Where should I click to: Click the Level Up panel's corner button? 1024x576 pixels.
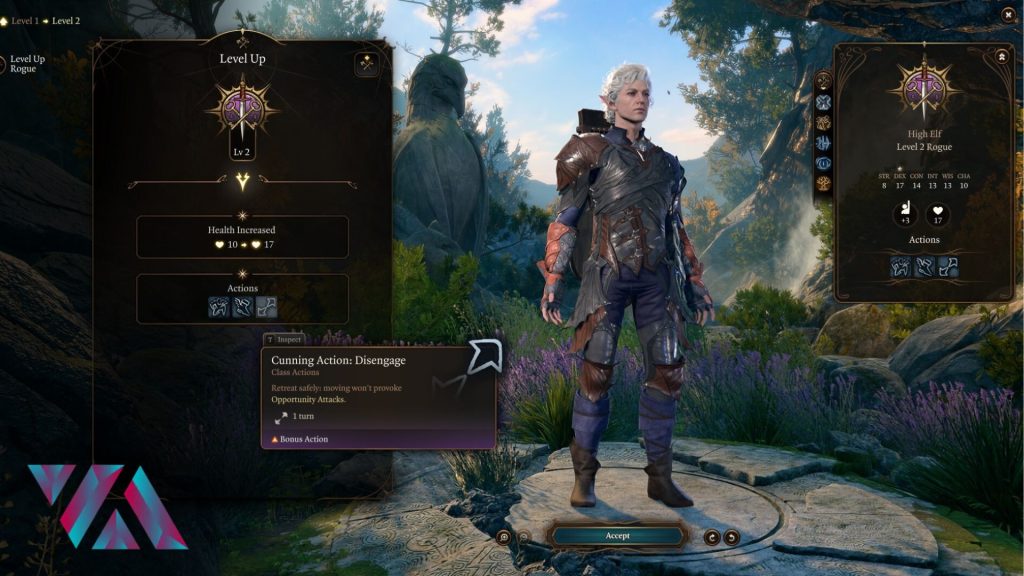pyautogui.click(x=367, y=64)
